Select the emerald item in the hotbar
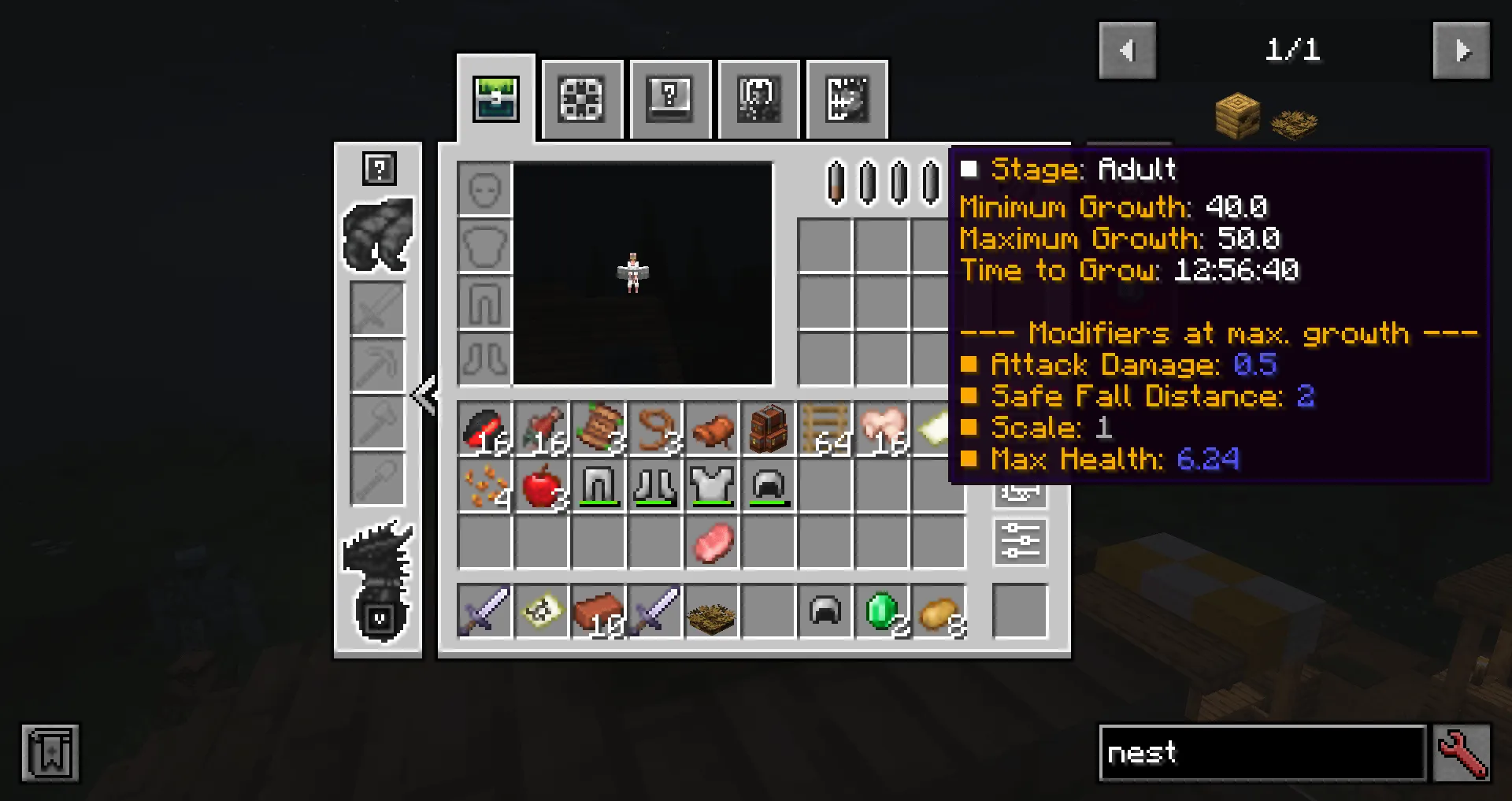Image resolution: width=1512 pixels, height=801 pixels. [881, 611]
